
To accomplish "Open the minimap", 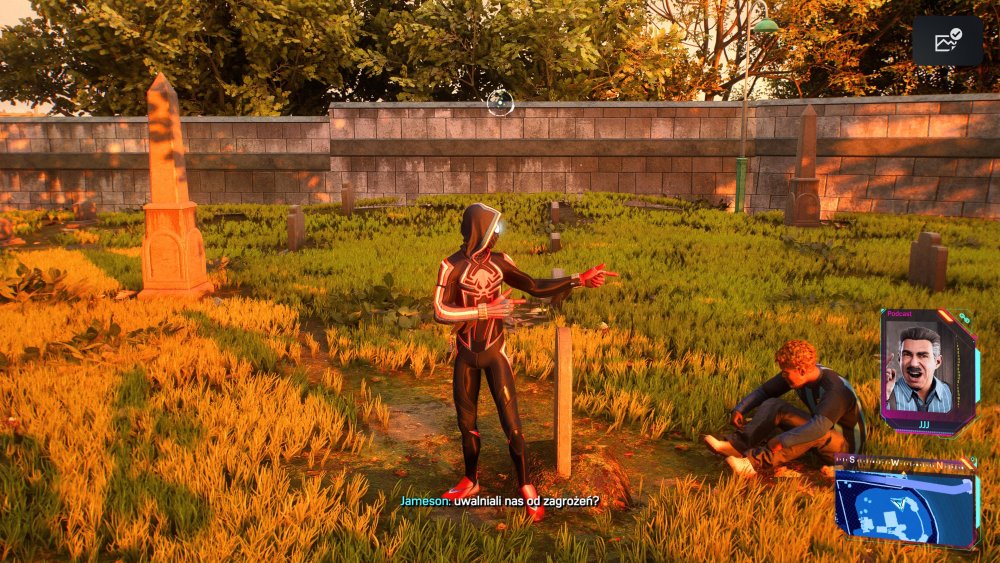I will (905, 506).
